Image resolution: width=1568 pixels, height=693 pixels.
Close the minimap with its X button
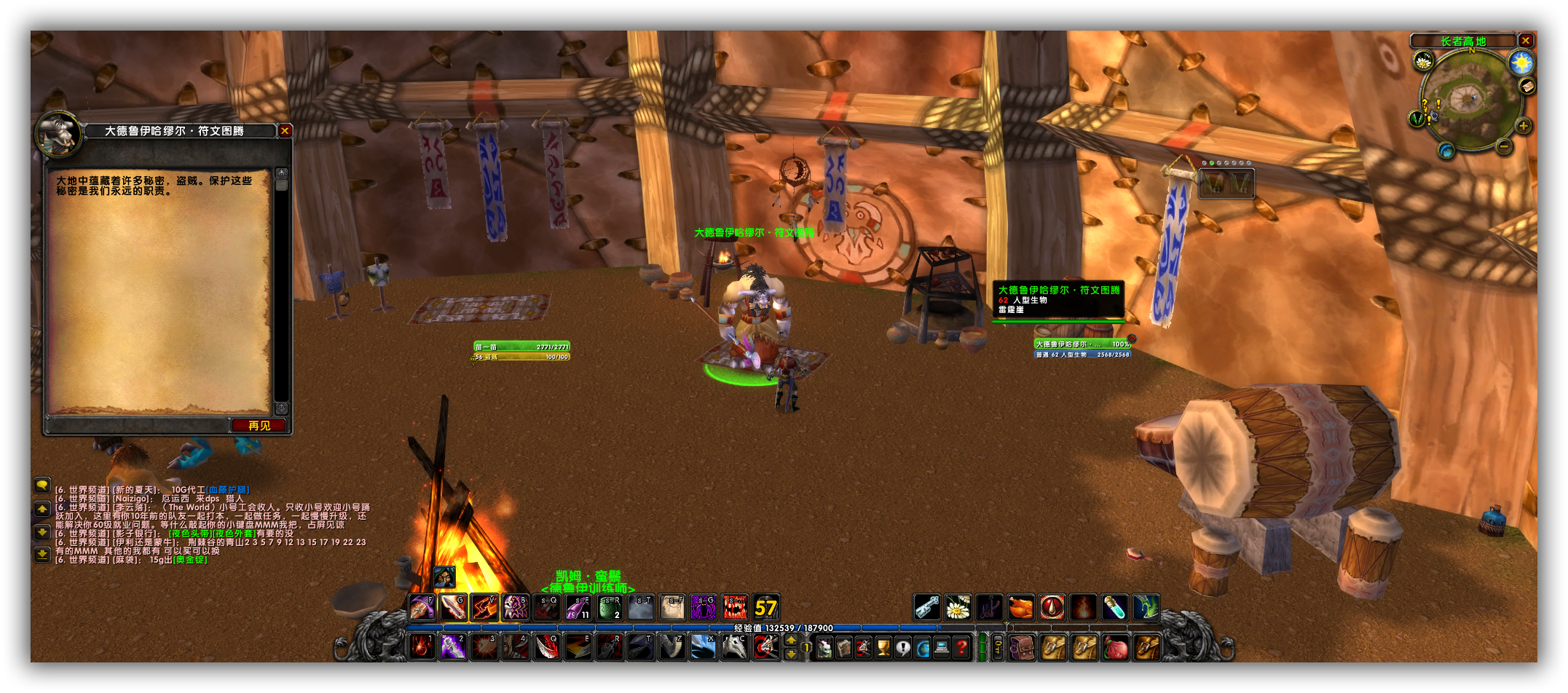tap(1525, 41)
